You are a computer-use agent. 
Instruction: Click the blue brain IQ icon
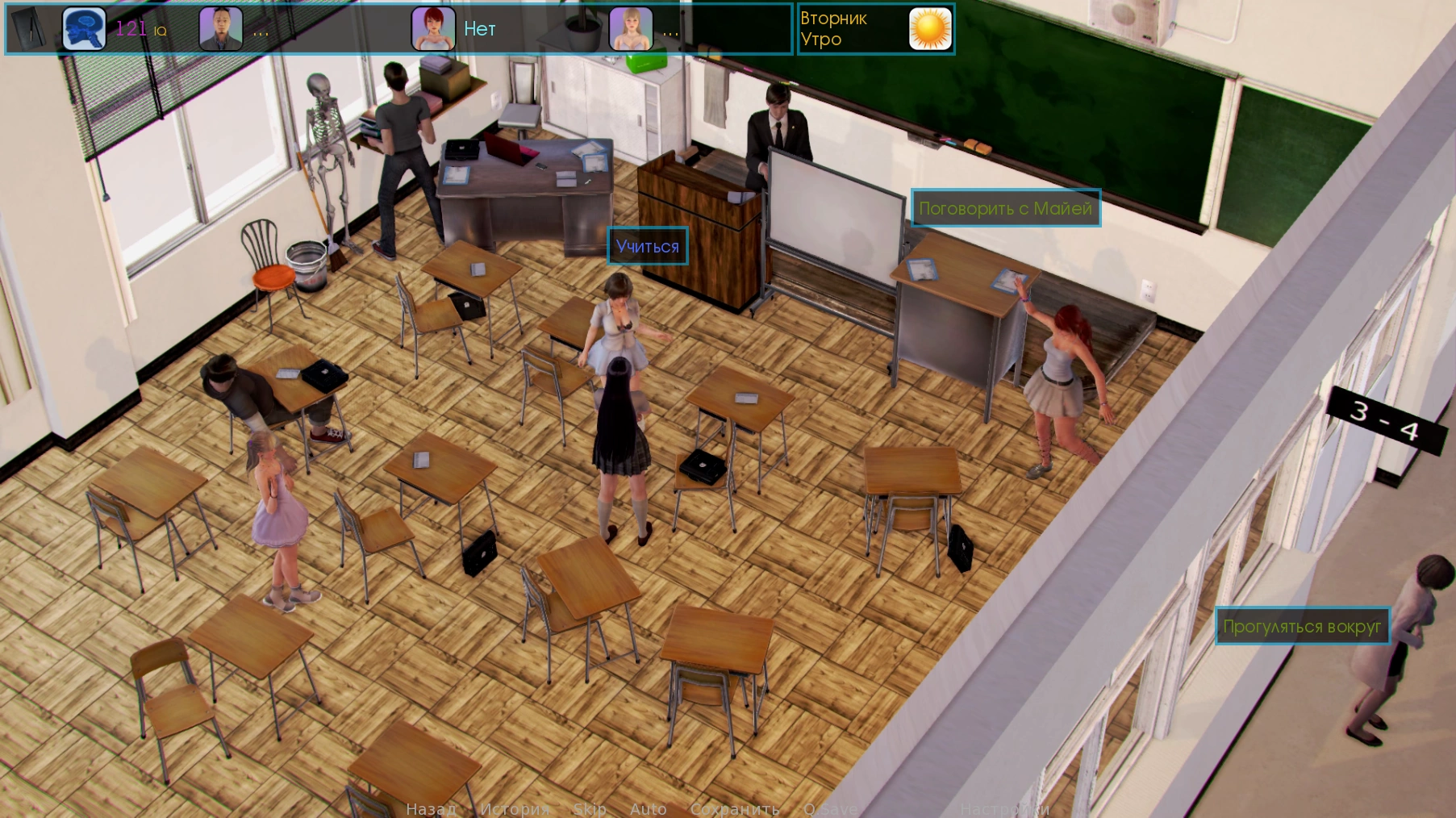(84, 29)
